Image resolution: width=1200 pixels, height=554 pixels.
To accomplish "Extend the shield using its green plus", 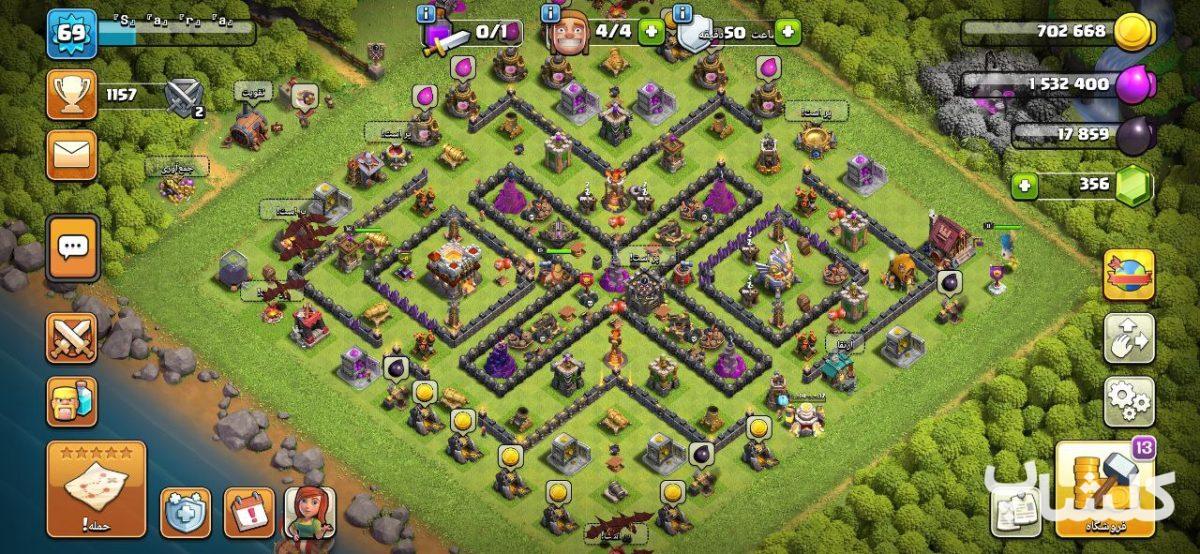I will point(787,31).
